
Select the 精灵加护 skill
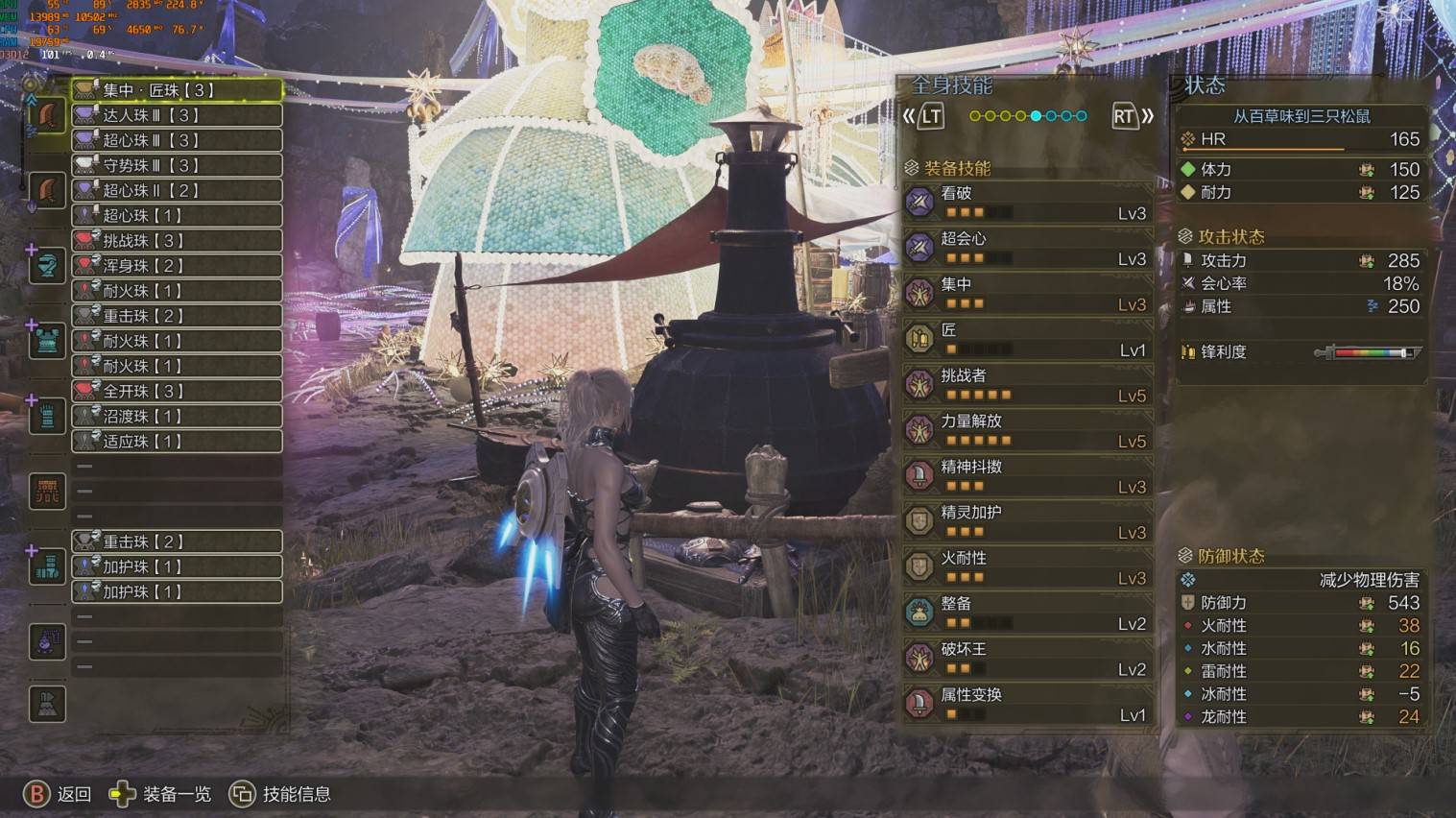pyautogui.click(x=1027, y=521)
